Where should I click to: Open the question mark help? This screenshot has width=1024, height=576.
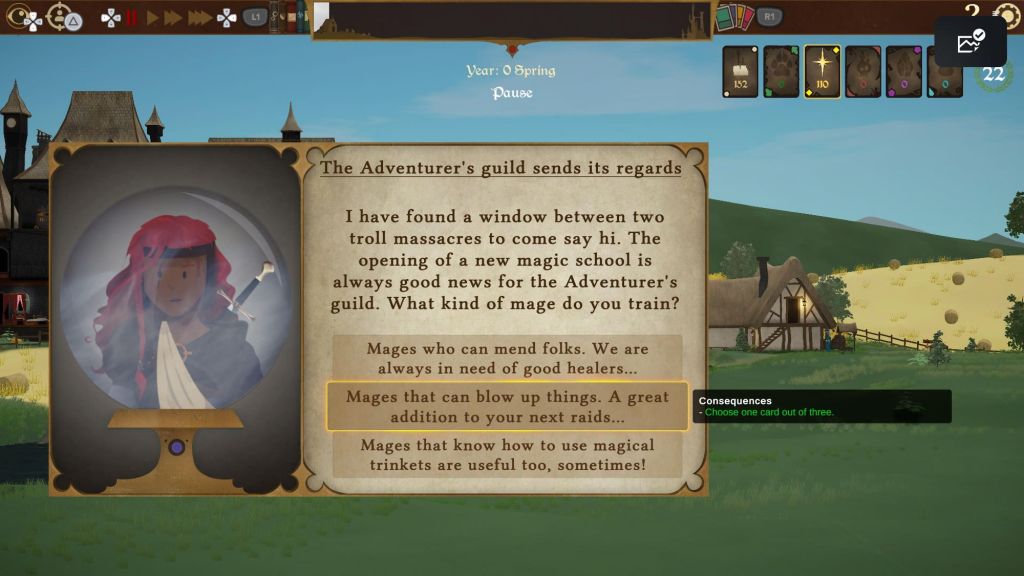(971, 10)
